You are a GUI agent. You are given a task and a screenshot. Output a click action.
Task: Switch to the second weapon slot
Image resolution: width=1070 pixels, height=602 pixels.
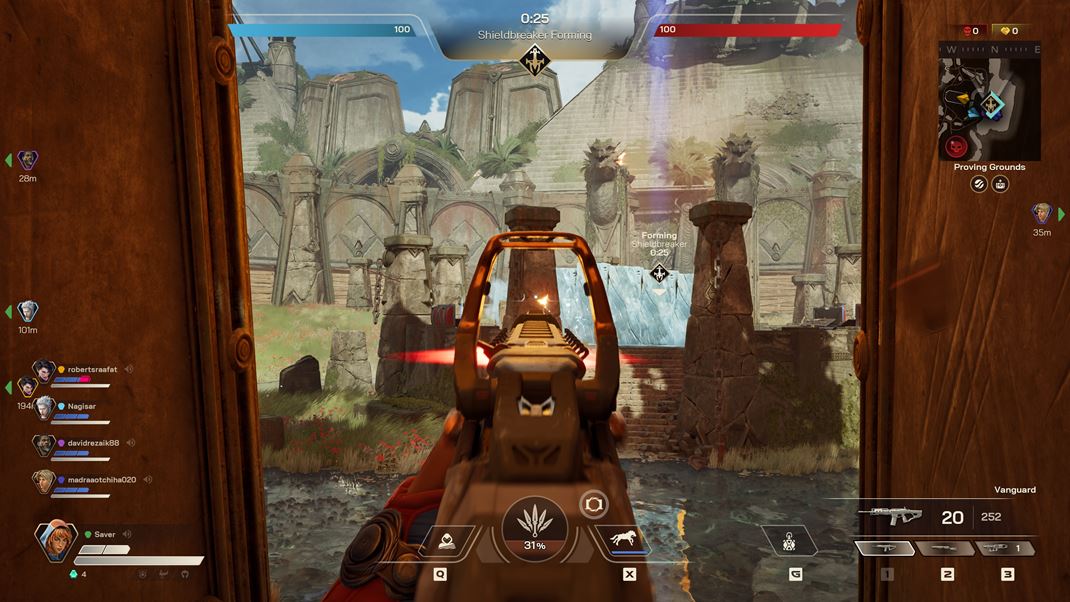[x=945, y=548]
